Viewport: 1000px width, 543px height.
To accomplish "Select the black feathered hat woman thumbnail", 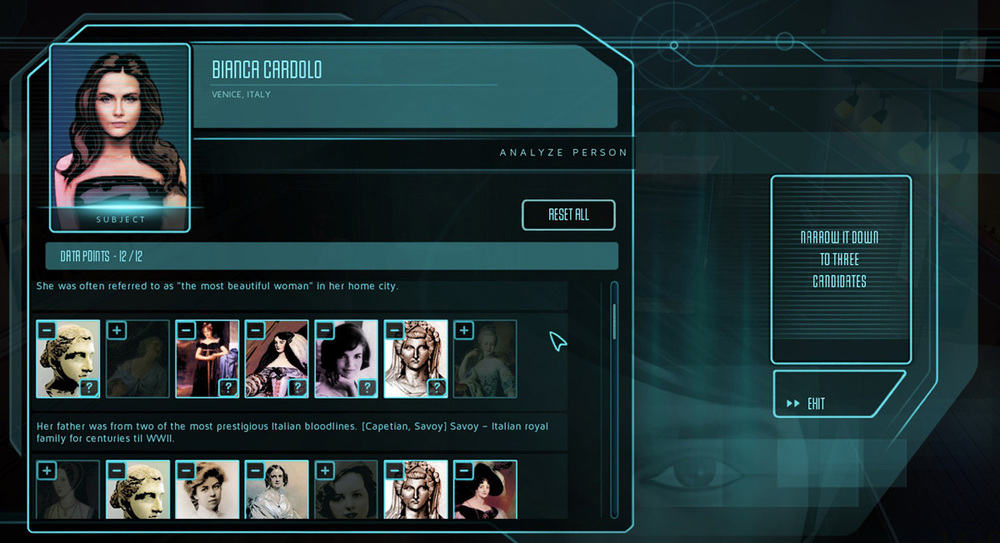I will pyautogui.click(x=487, y=495).
